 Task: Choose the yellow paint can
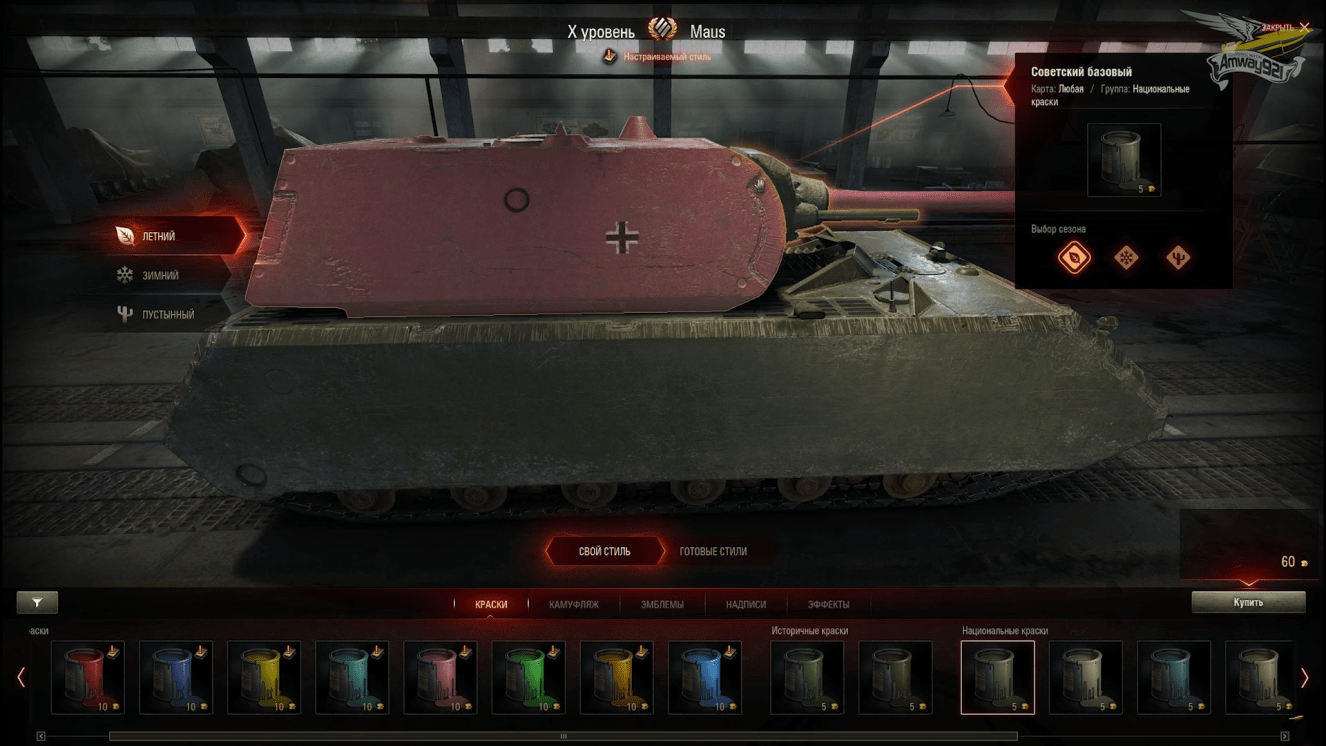click(264, 678)
